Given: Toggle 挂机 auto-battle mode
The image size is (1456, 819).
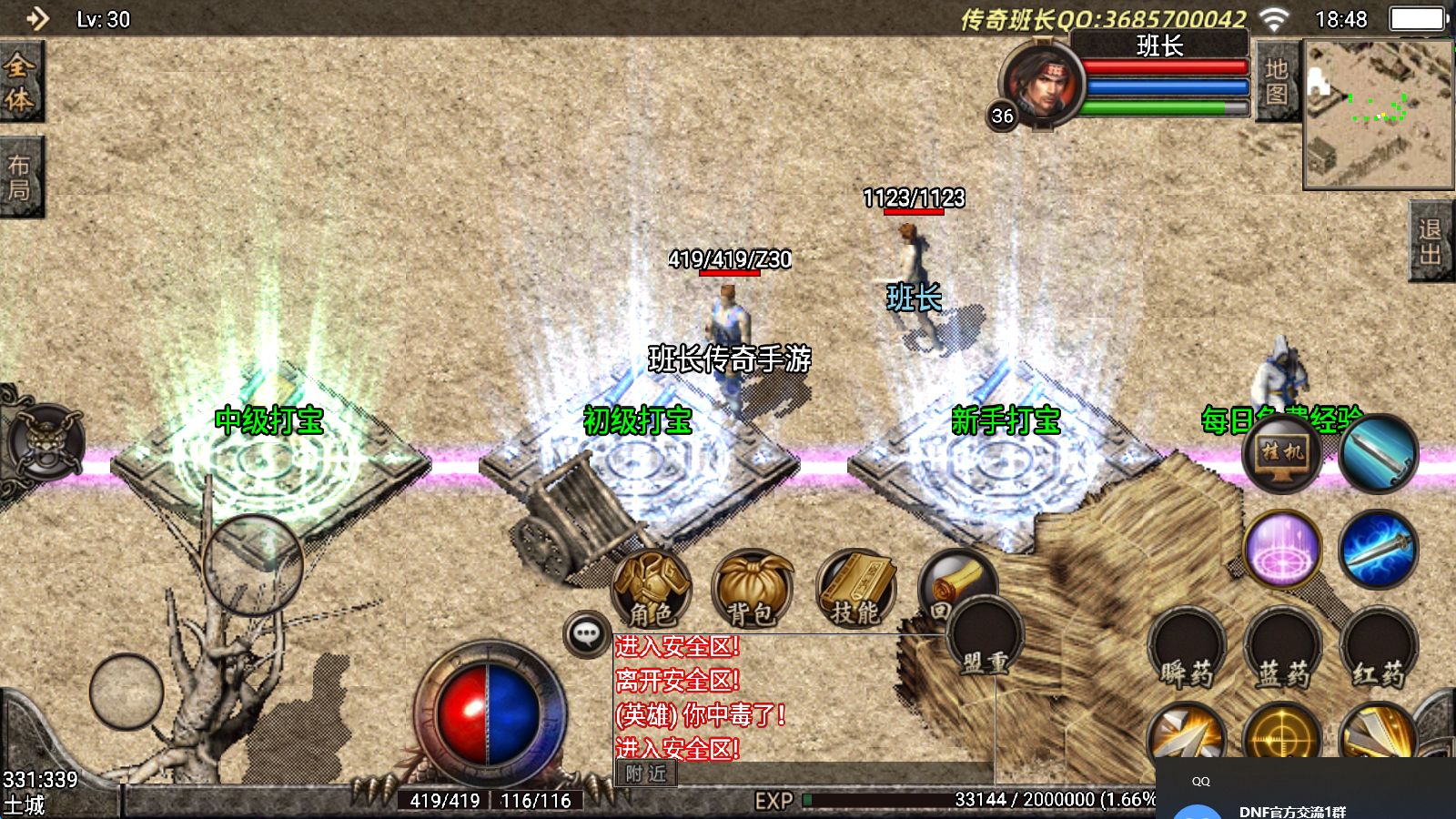Looking at the screenshot, I should (1282, 452).
